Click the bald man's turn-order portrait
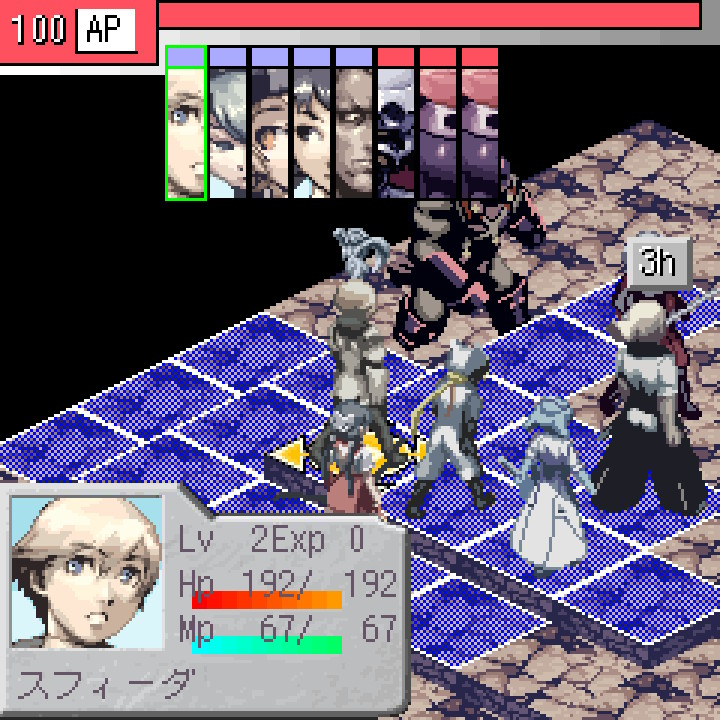This screenshot has height=720, width=720. click(354, 124)
